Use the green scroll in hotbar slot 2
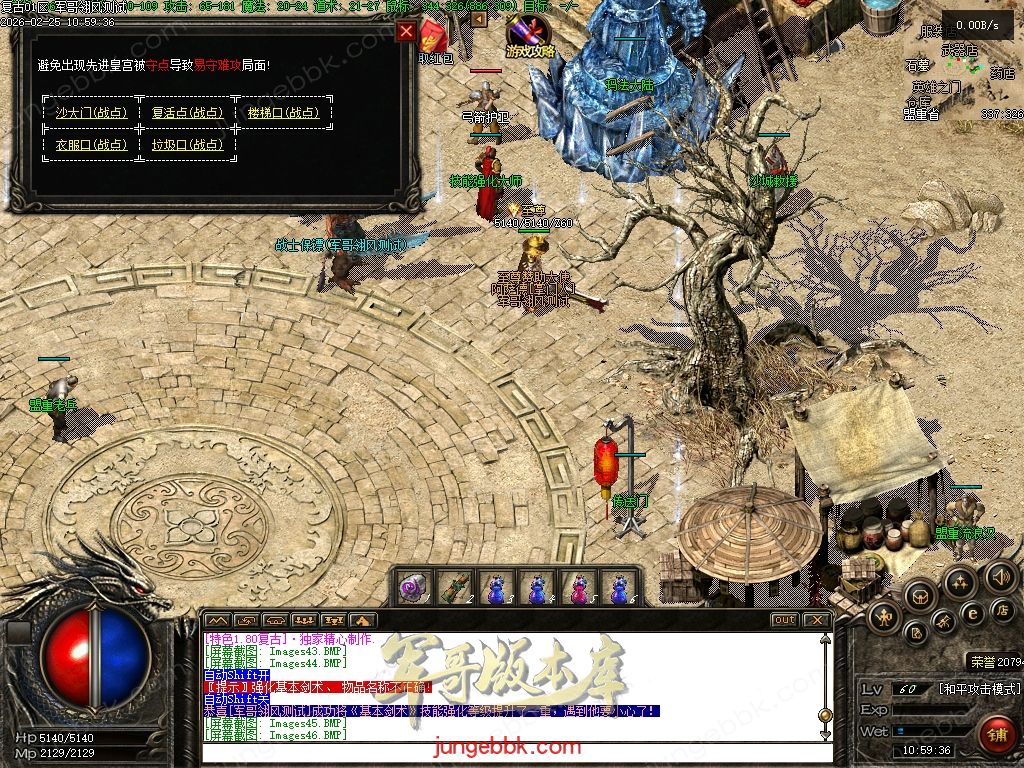This screenshot has width=1024, height=768. [x=455, y=587]
